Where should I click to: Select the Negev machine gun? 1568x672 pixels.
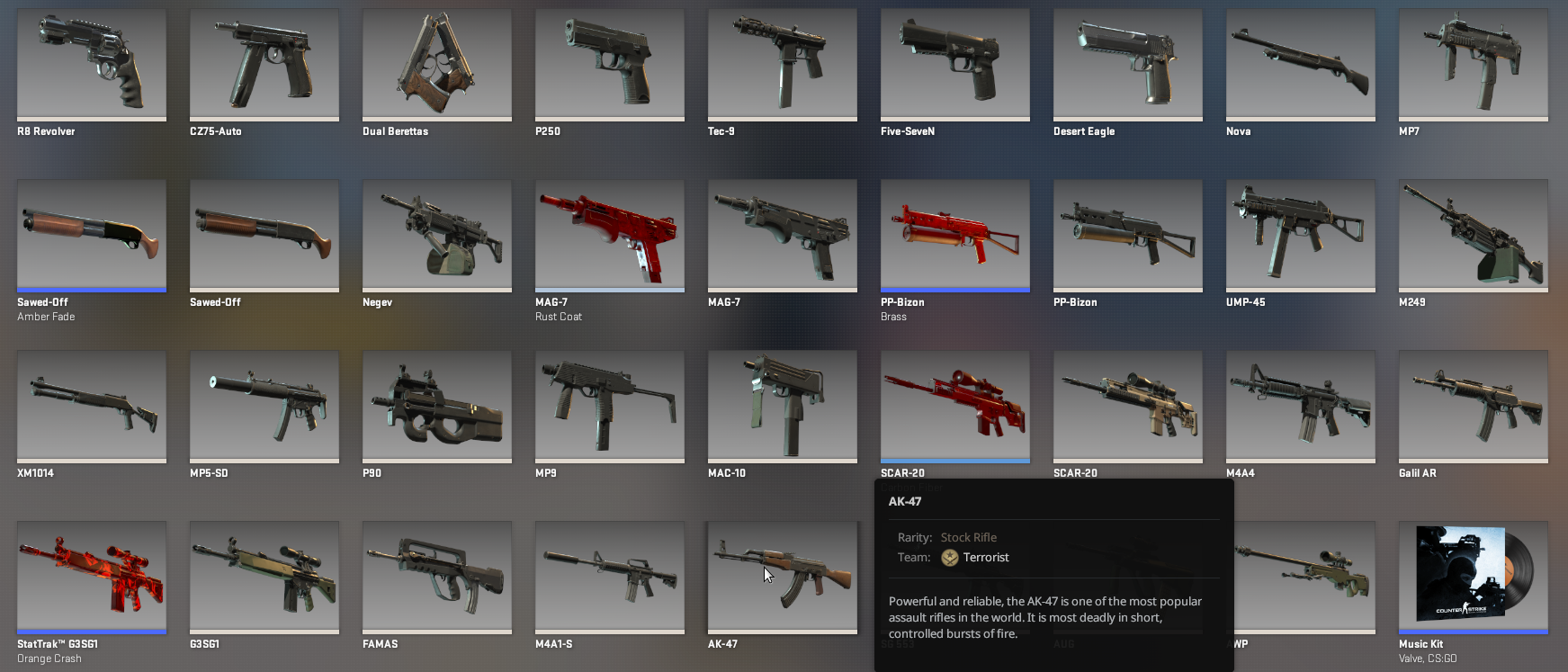coord(436,234)
